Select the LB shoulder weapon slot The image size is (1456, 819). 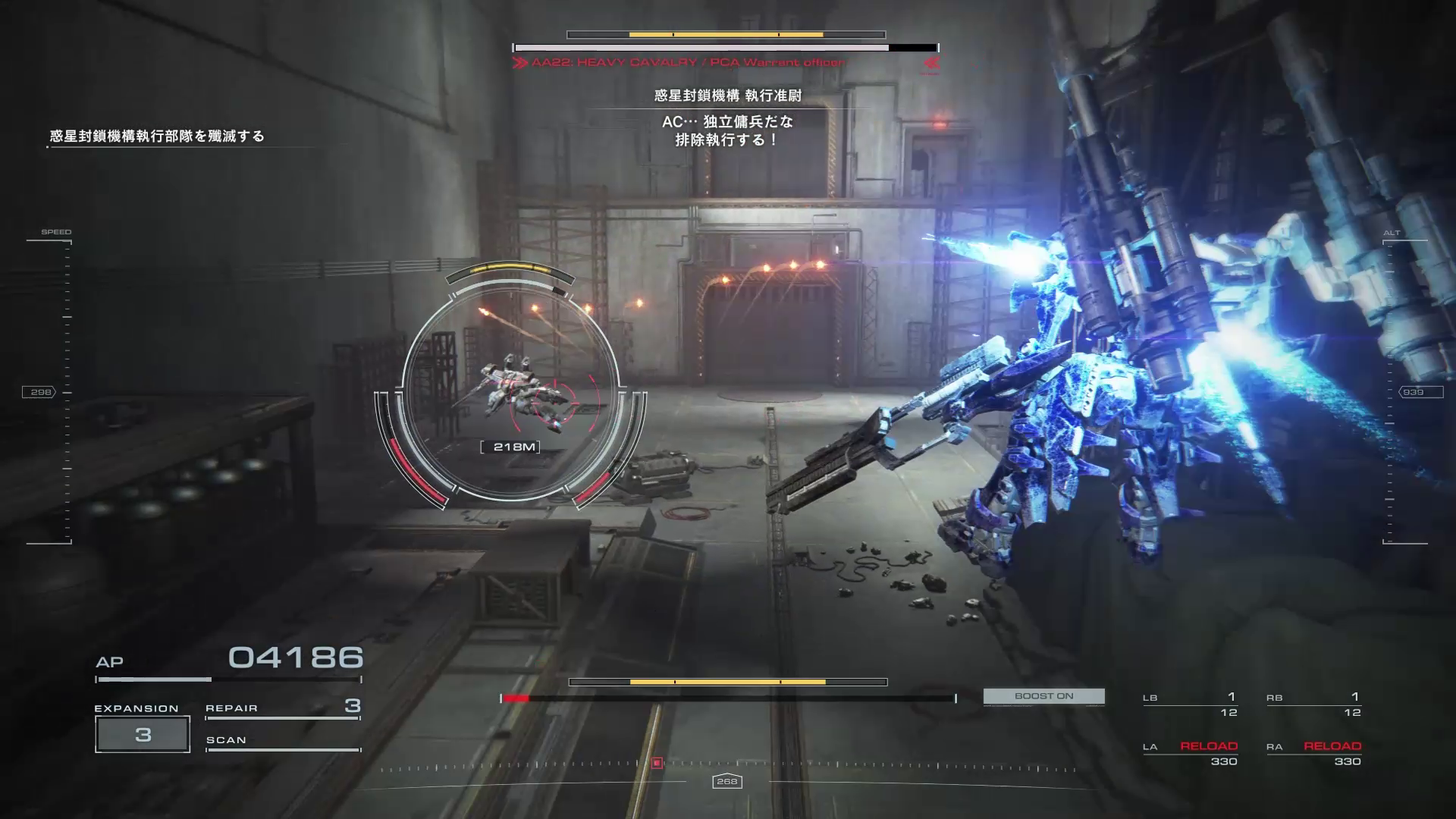[1190, 704]
